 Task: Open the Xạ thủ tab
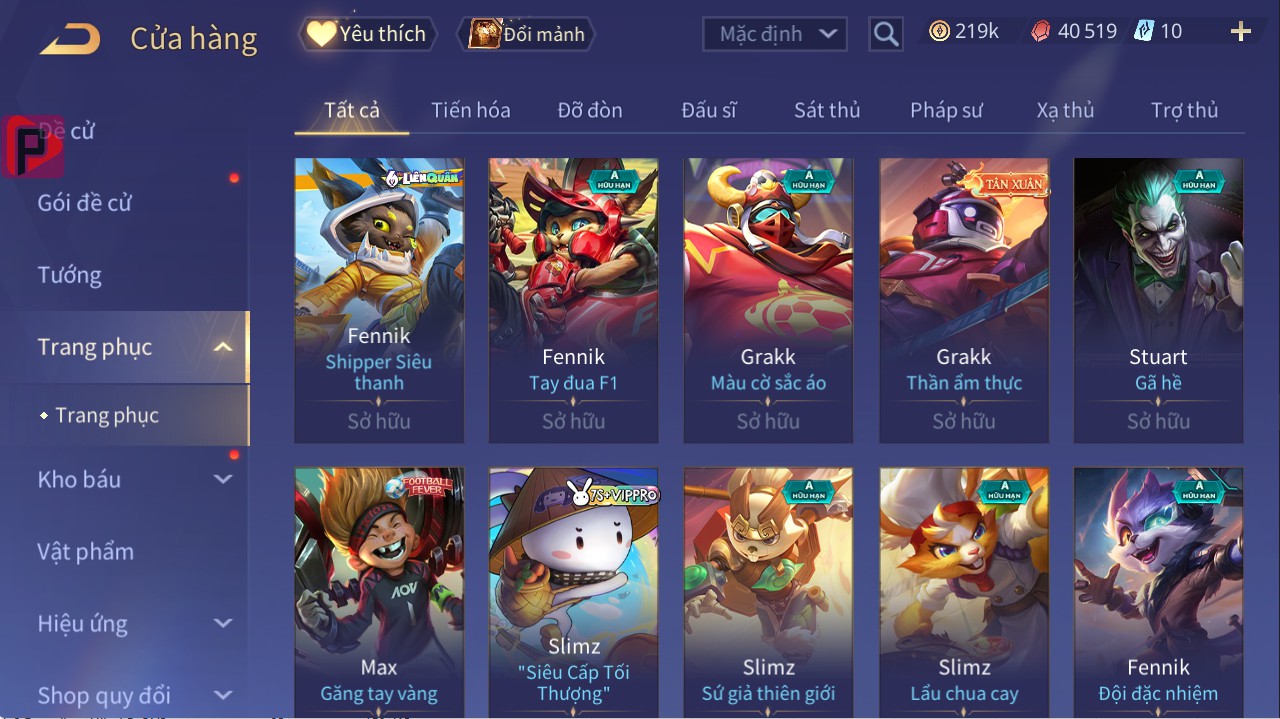tap(1065, 110)
